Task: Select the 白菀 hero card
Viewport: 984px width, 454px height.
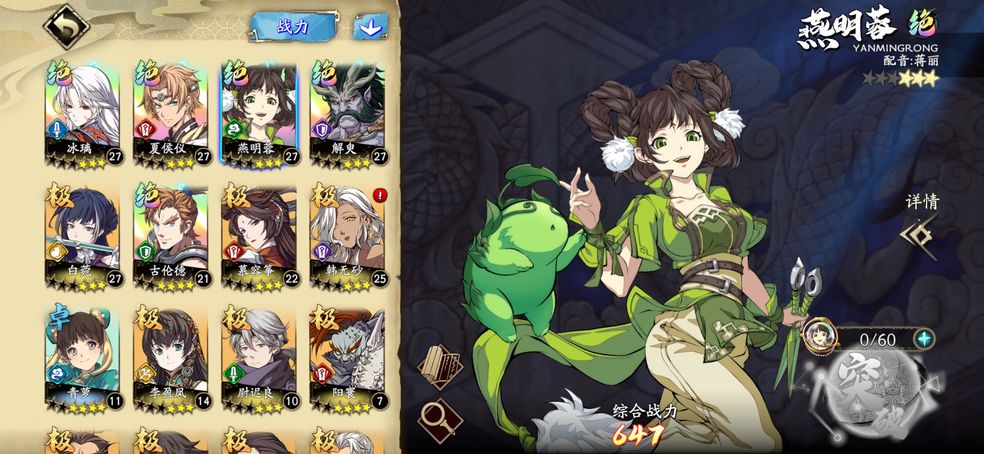Action: pyautogui.click(x=82, y=235)
